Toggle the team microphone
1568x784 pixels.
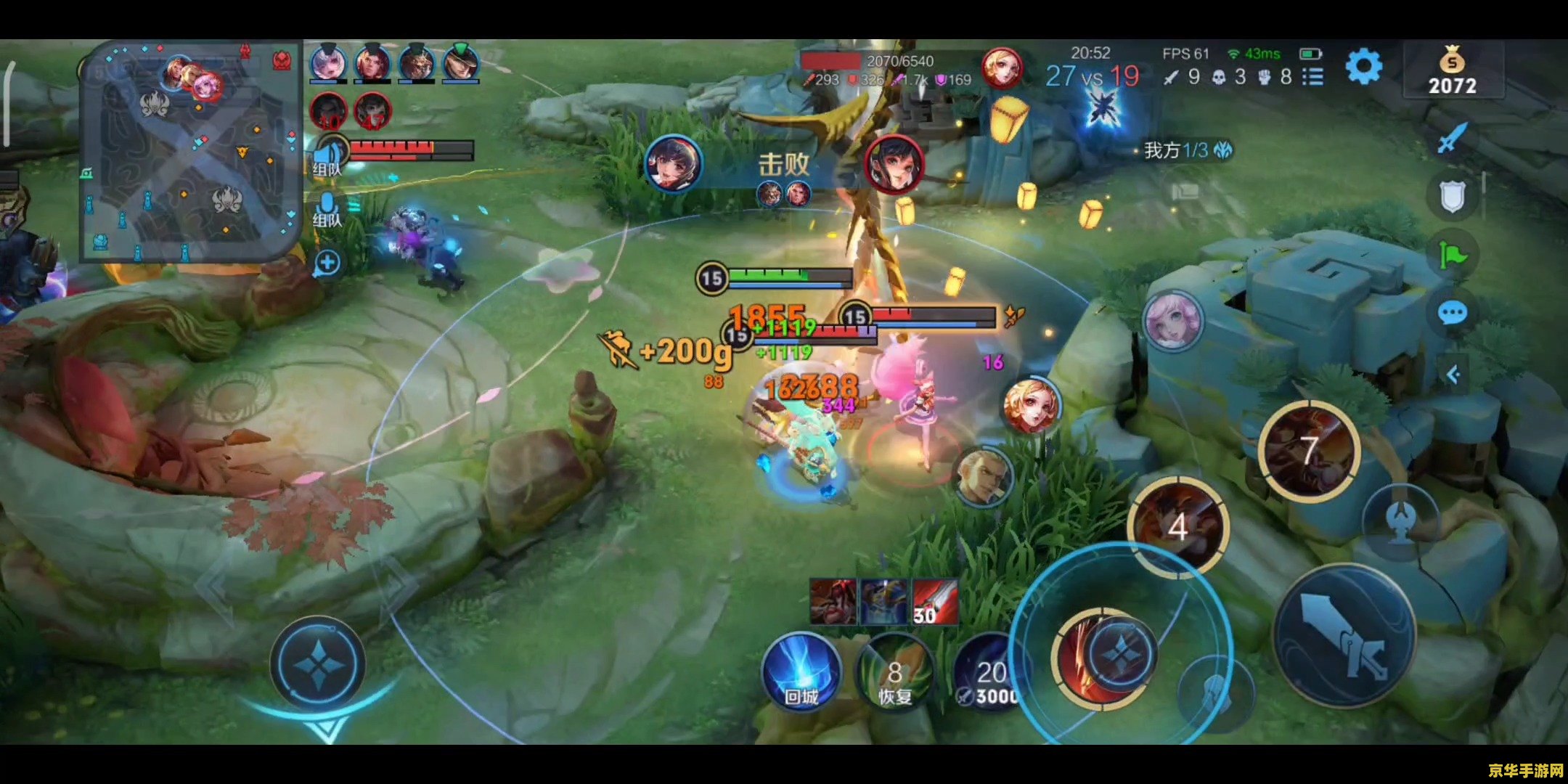tap(327, 208)
